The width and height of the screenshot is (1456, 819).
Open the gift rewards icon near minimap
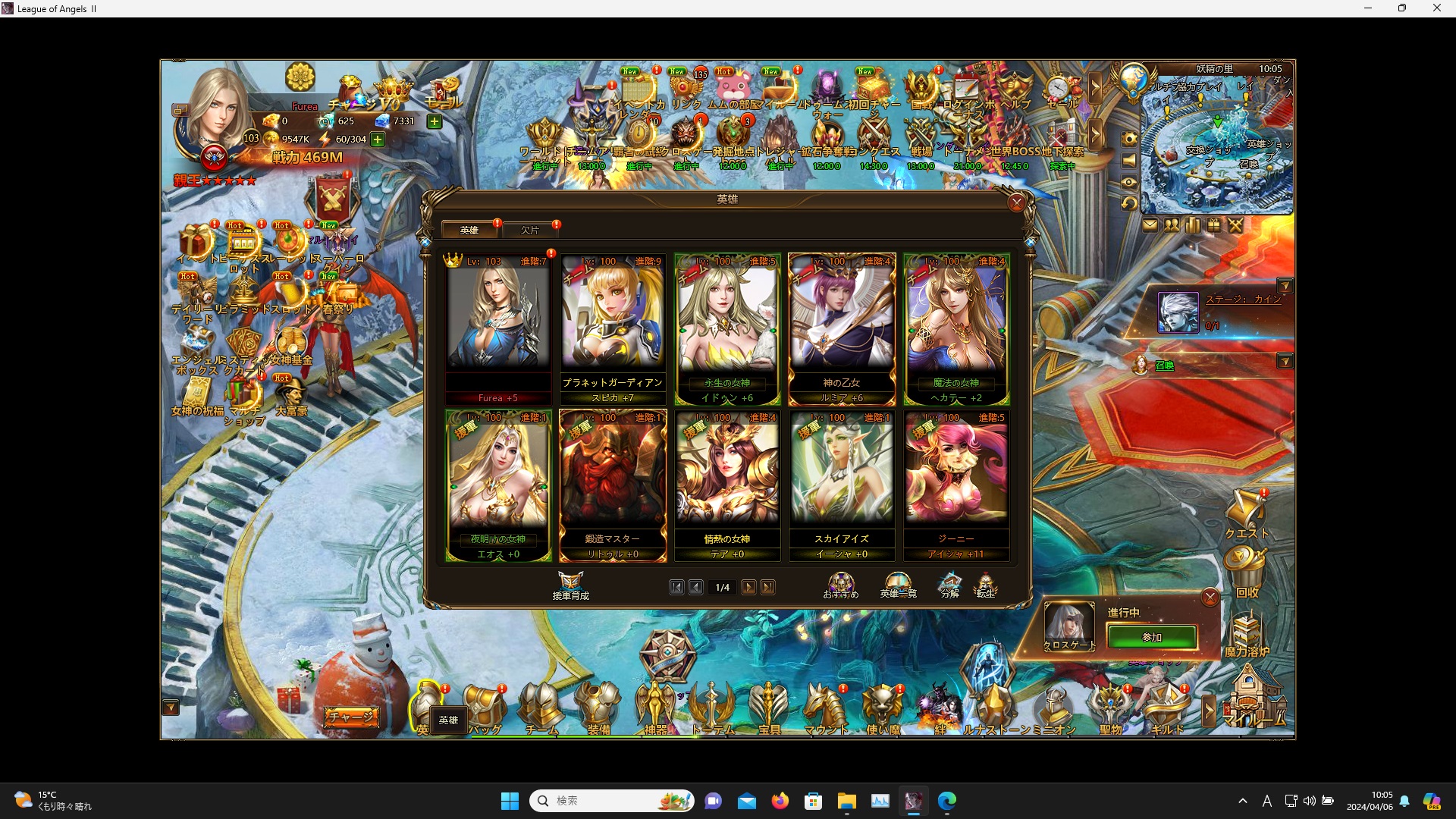point(1213,224)
